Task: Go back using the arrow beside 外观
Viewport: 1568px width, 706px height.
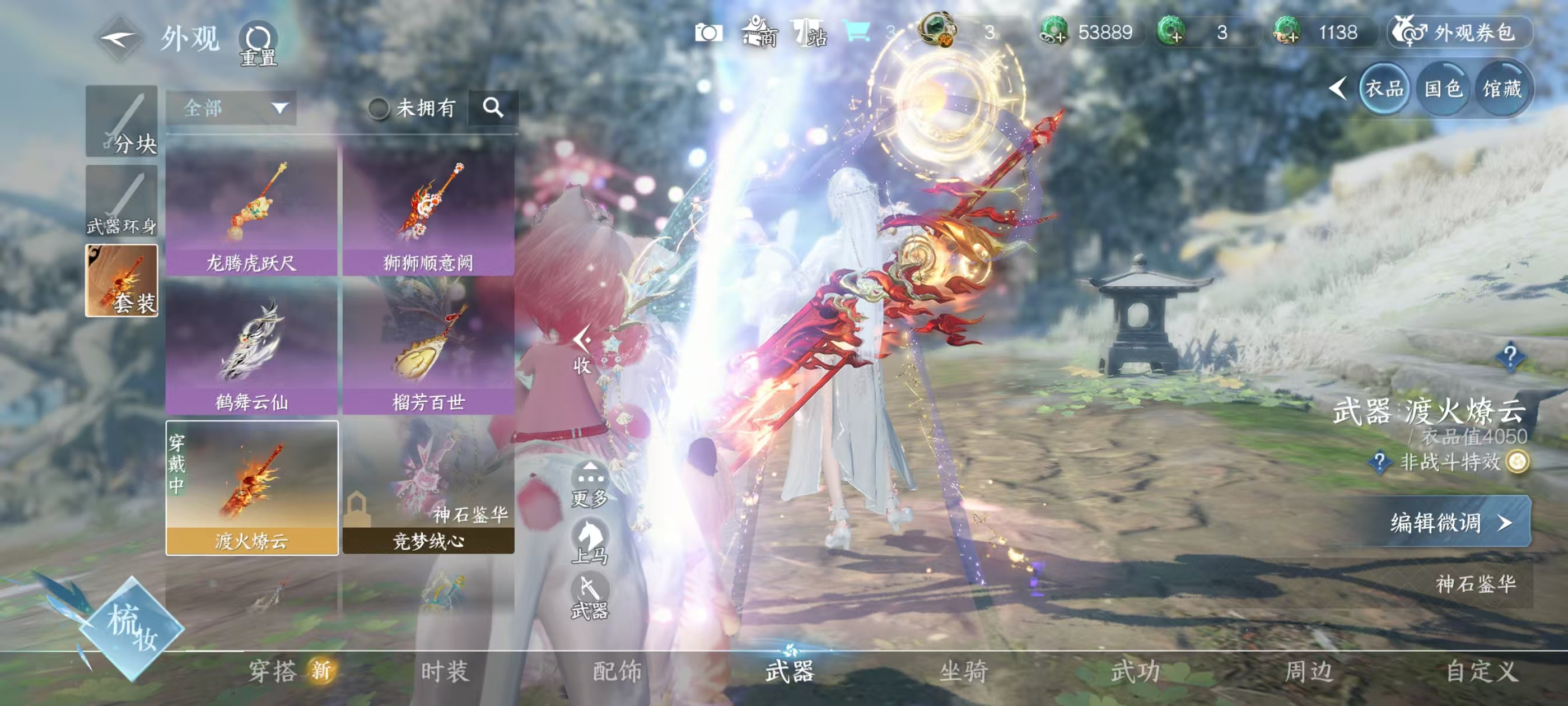Action: pos(119,38)
